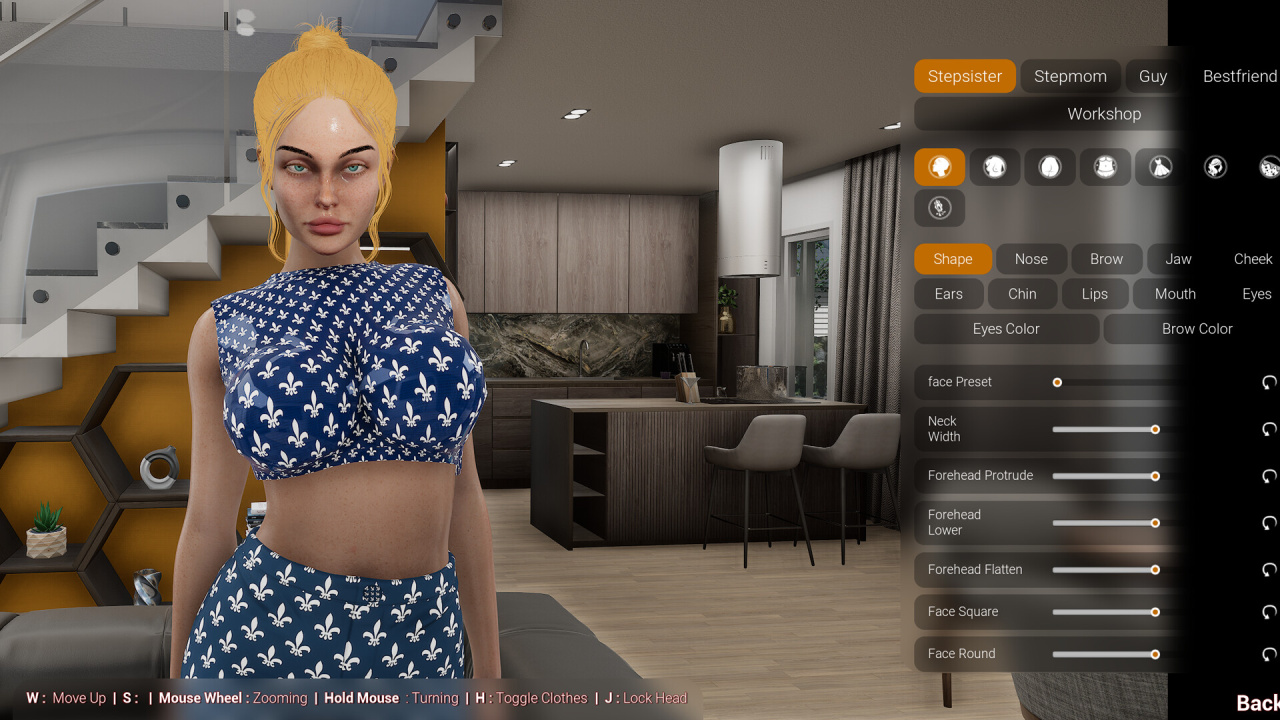Open the Workshop button
Image resolution: width=1280 pixels, height=720 pixels.
(1103, 114)
